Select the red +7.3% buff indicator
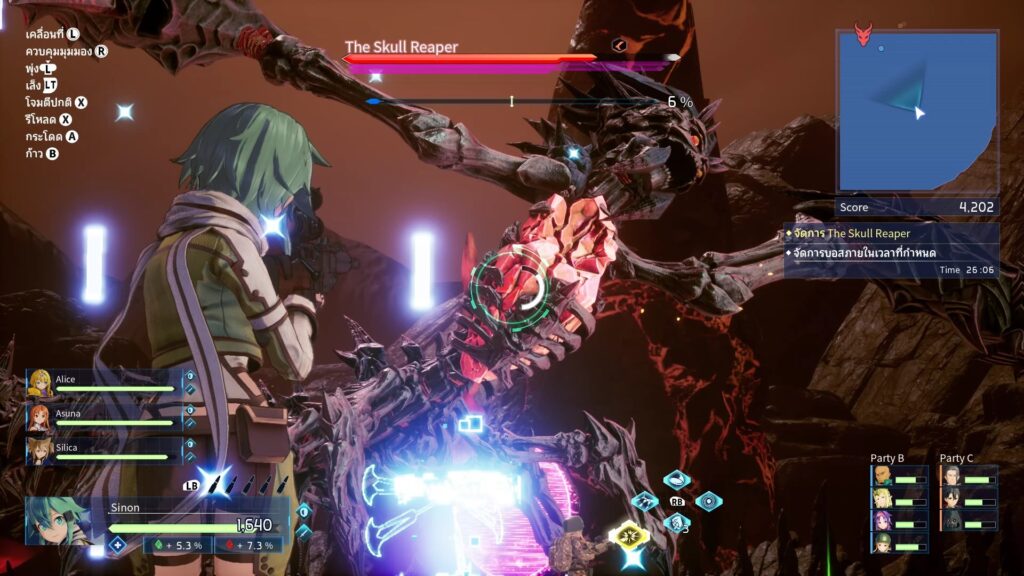Screen dimensions: 1024x576 click(248, 545)
